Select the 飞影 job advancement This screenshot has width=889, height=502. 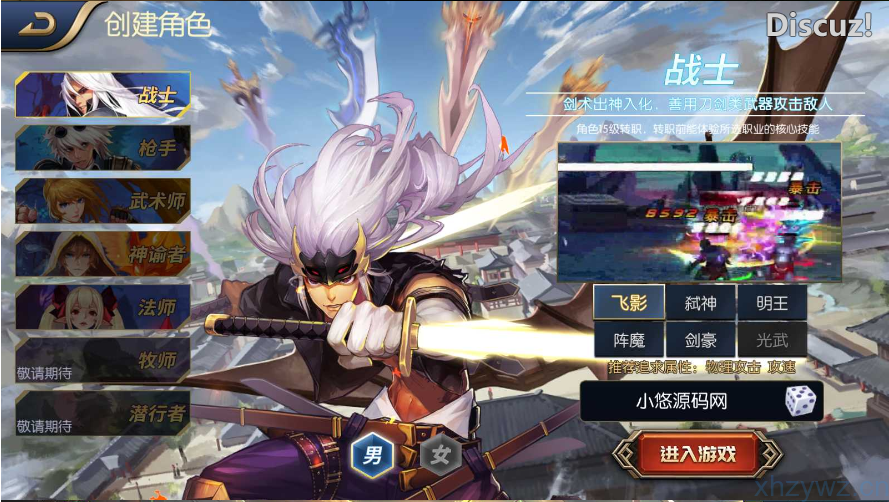pyautogui.click(x=628, y=302)
